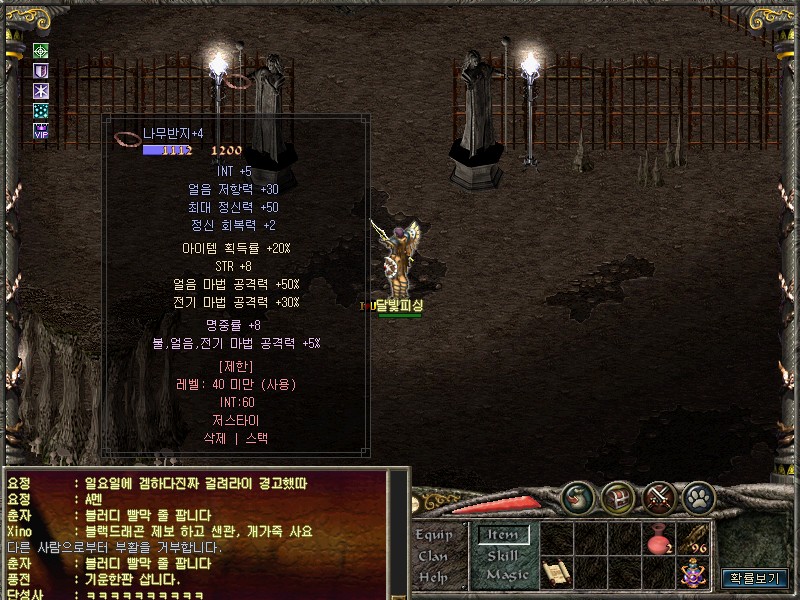
Task: Click the VIP crown icon
Action: 41,130
